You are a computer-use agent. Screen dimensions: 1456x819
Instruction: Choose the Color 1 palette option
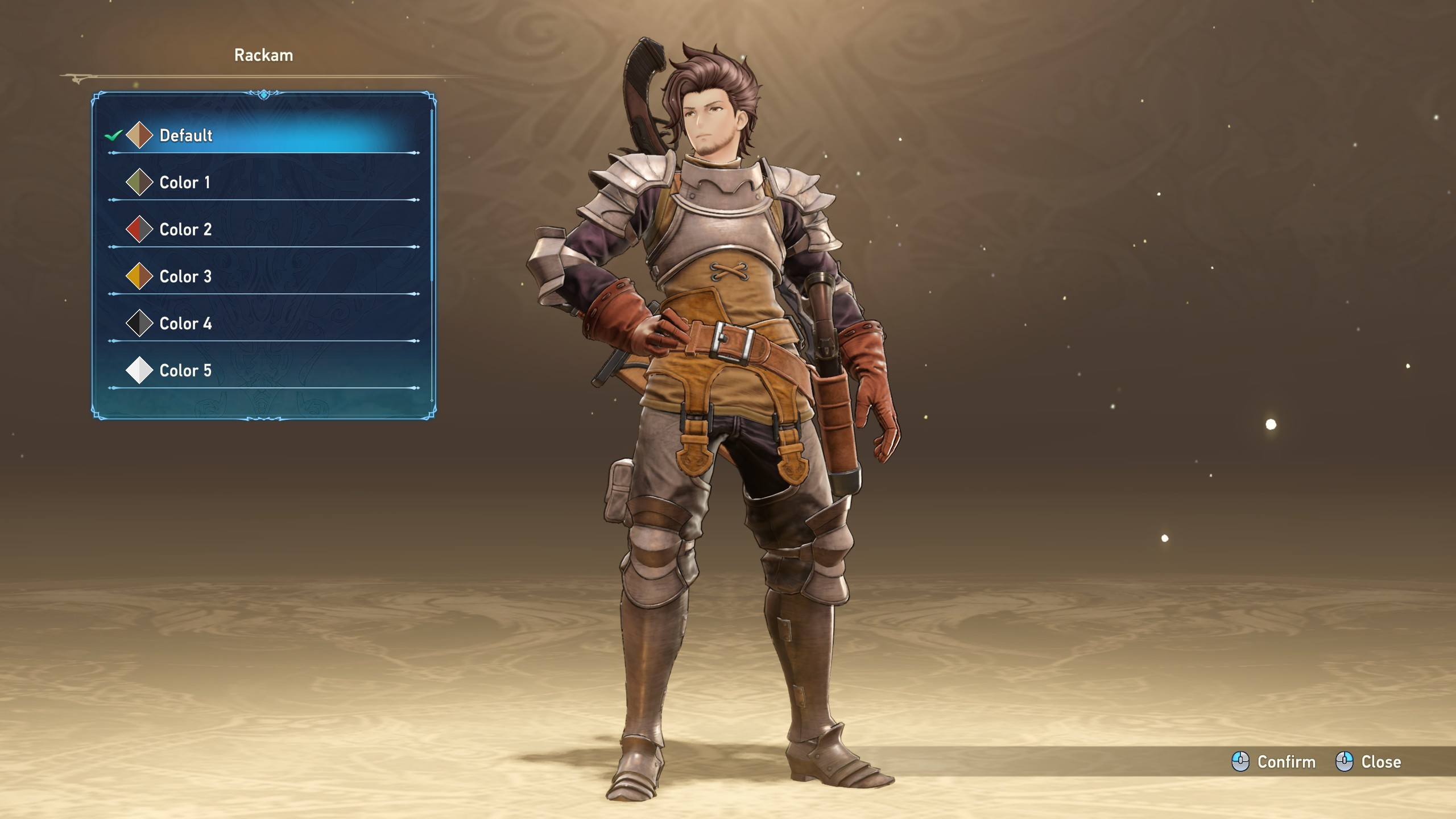pyautogui.click(x=185, y=183)
